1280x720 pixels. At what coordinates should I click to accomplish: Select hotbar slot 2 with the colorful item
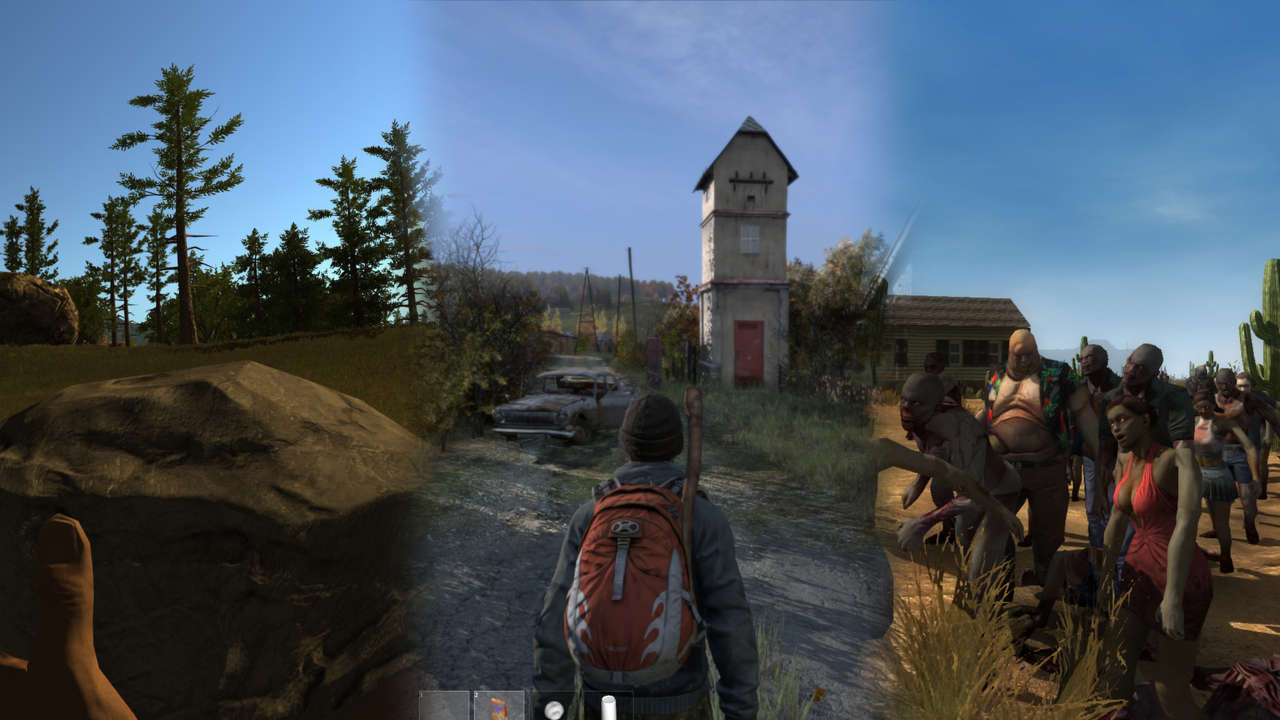(499, 706)
